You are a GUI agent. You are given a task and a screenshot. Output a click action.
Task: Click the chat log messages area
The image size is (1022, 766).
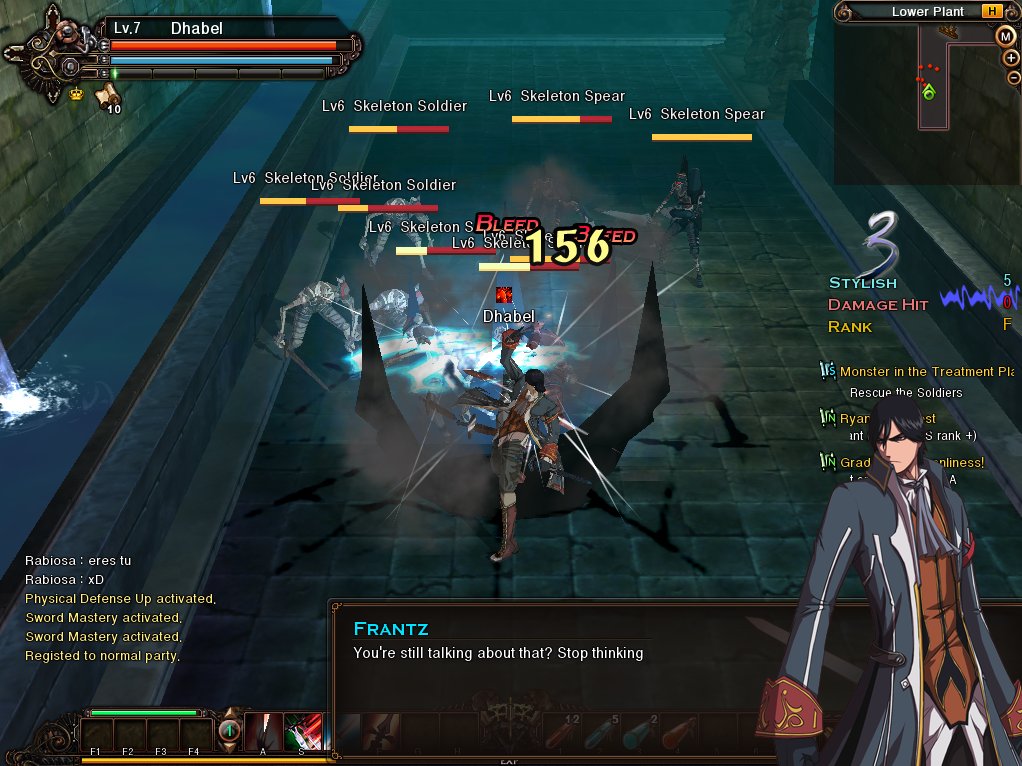pos(120,608)
